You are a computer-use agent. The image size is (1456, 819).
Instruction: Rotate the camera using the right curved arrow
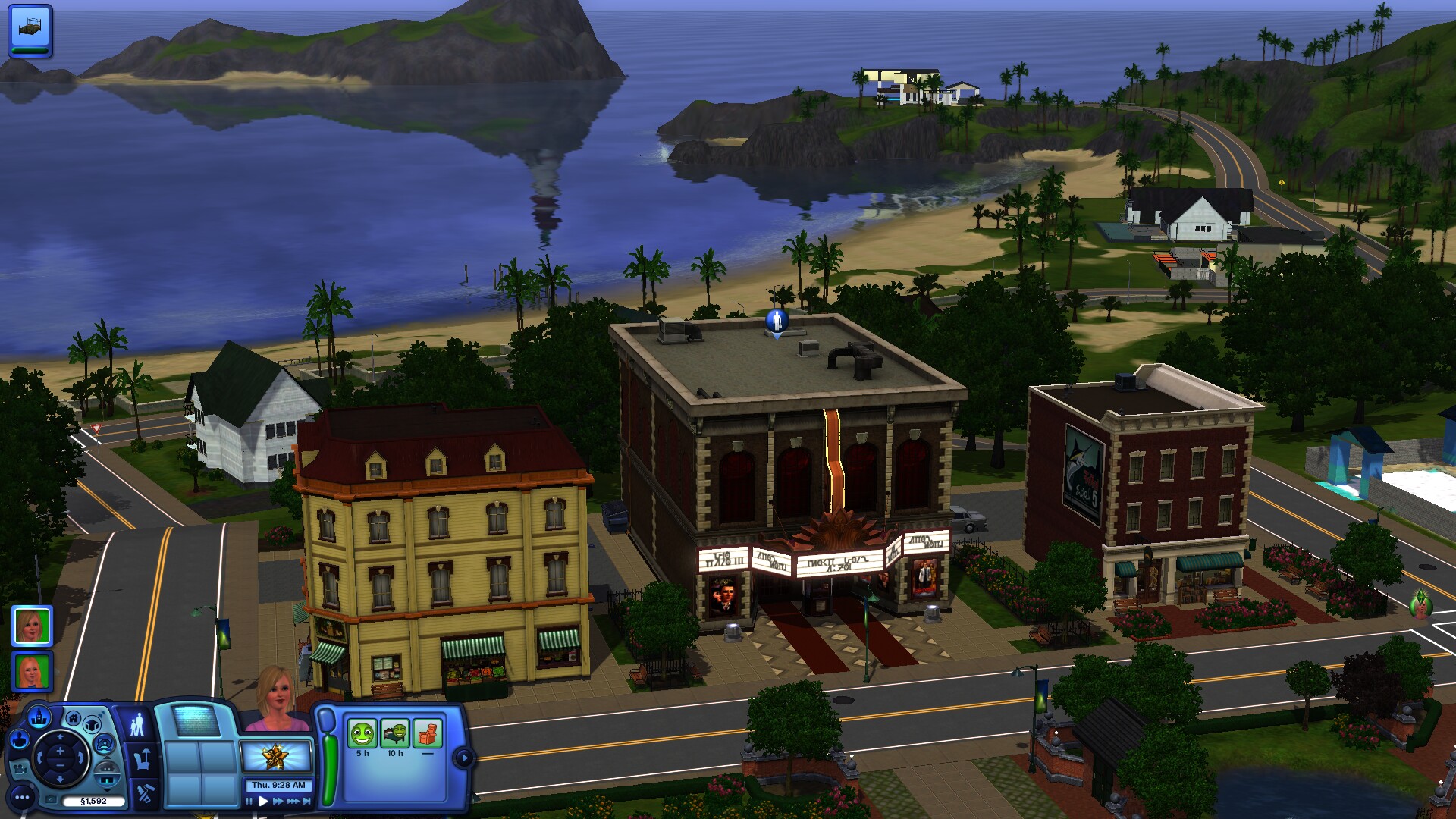(x=80, y=757)
